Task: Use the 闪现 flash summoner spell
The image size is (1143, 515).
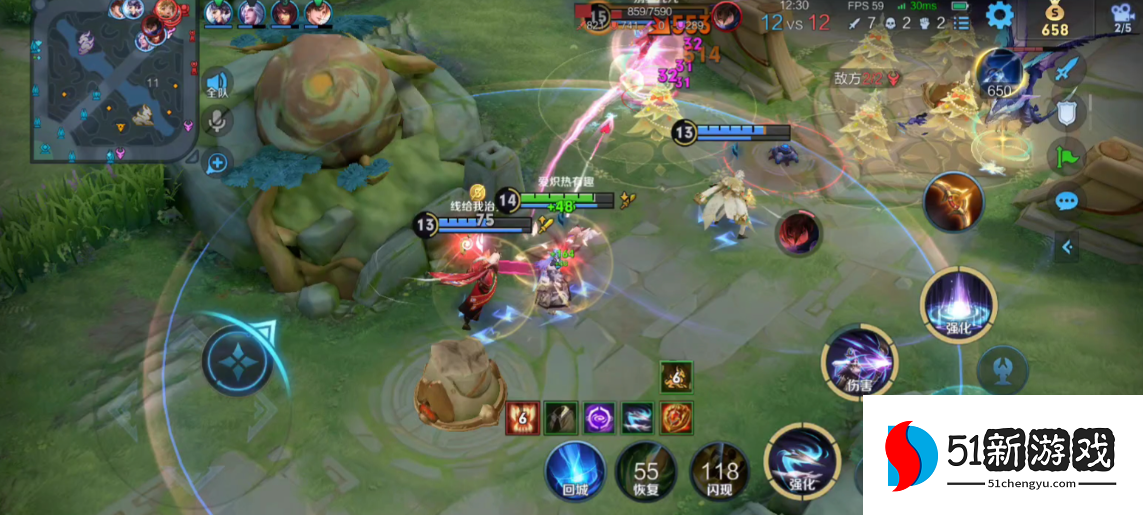Action: pos(719,472)
